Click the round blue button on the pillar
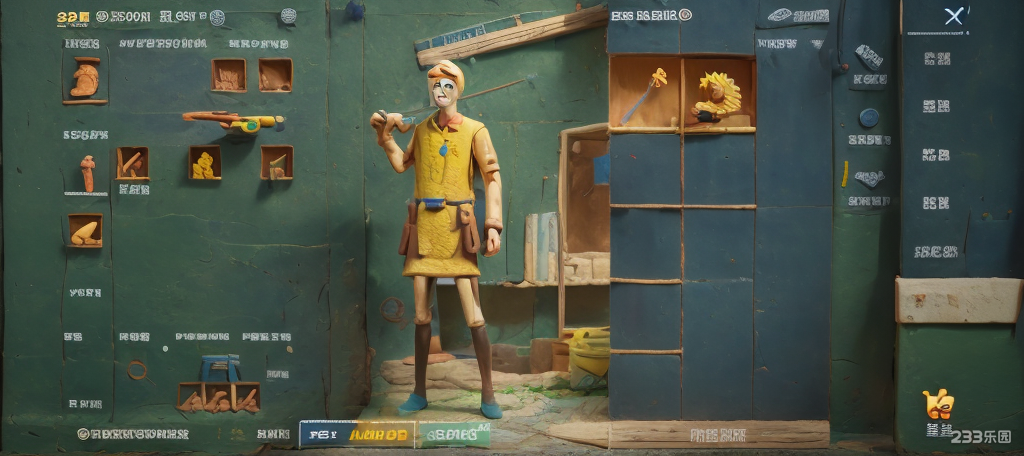1024x456 pixels. [x=868, y=117]
